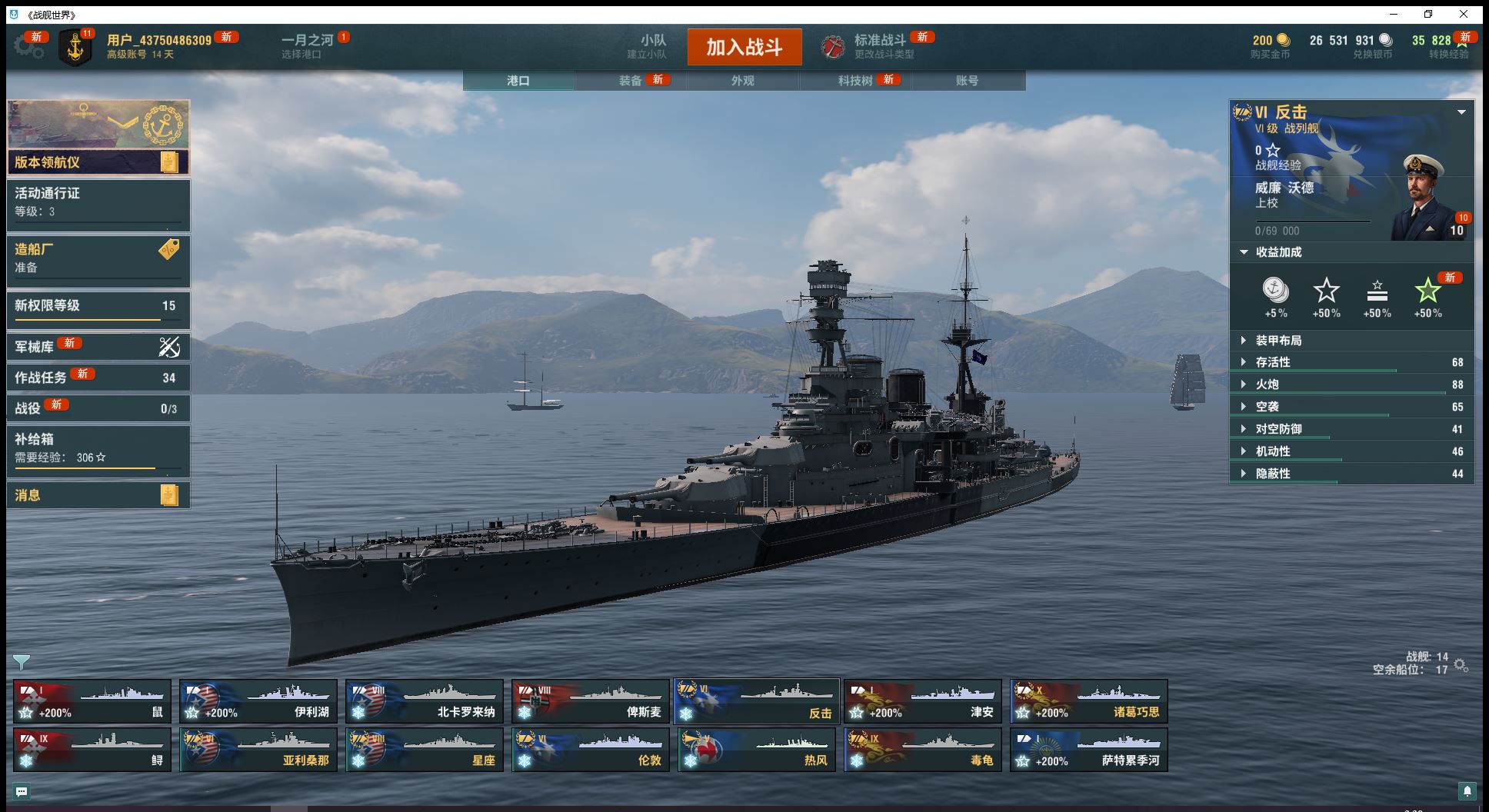Open the 军械库 armory
1489x812 pixels.
tap(98, 347)
